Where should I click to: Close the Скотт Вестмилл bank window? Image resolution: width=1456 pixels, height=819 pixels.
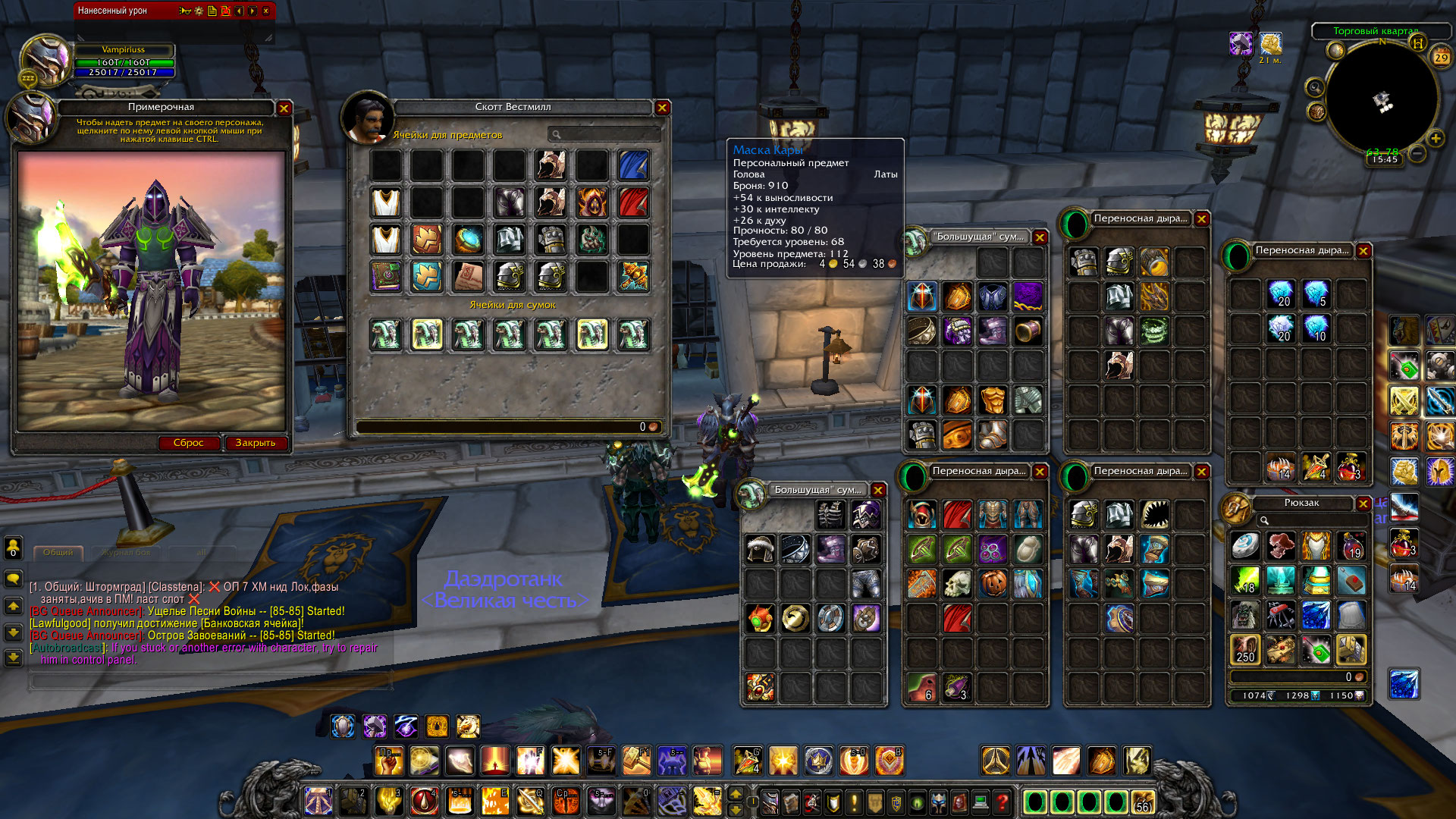(662, 108)
